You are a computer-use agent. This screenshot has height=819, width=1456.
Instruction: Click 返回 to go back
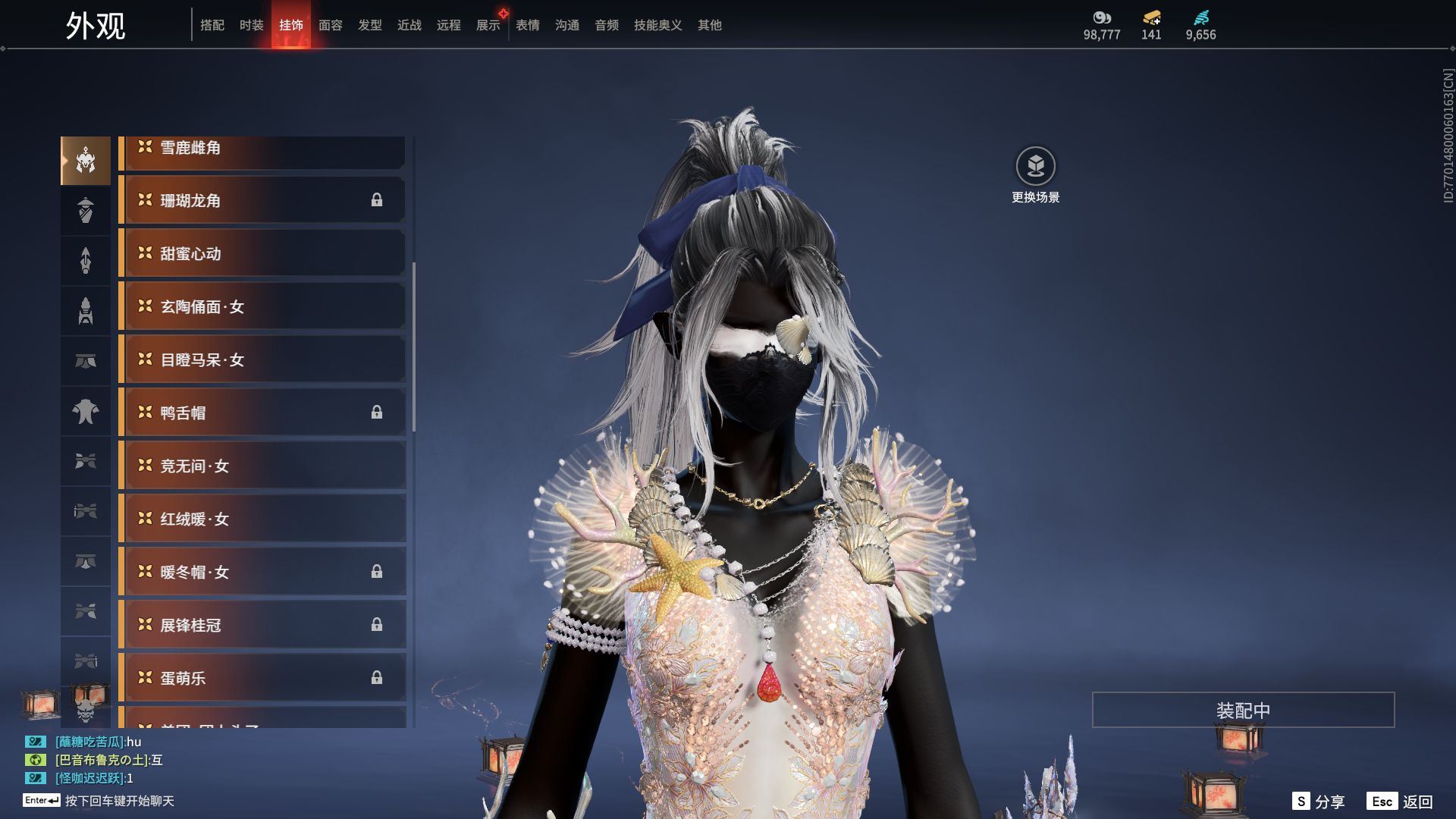coord(1400,802)
